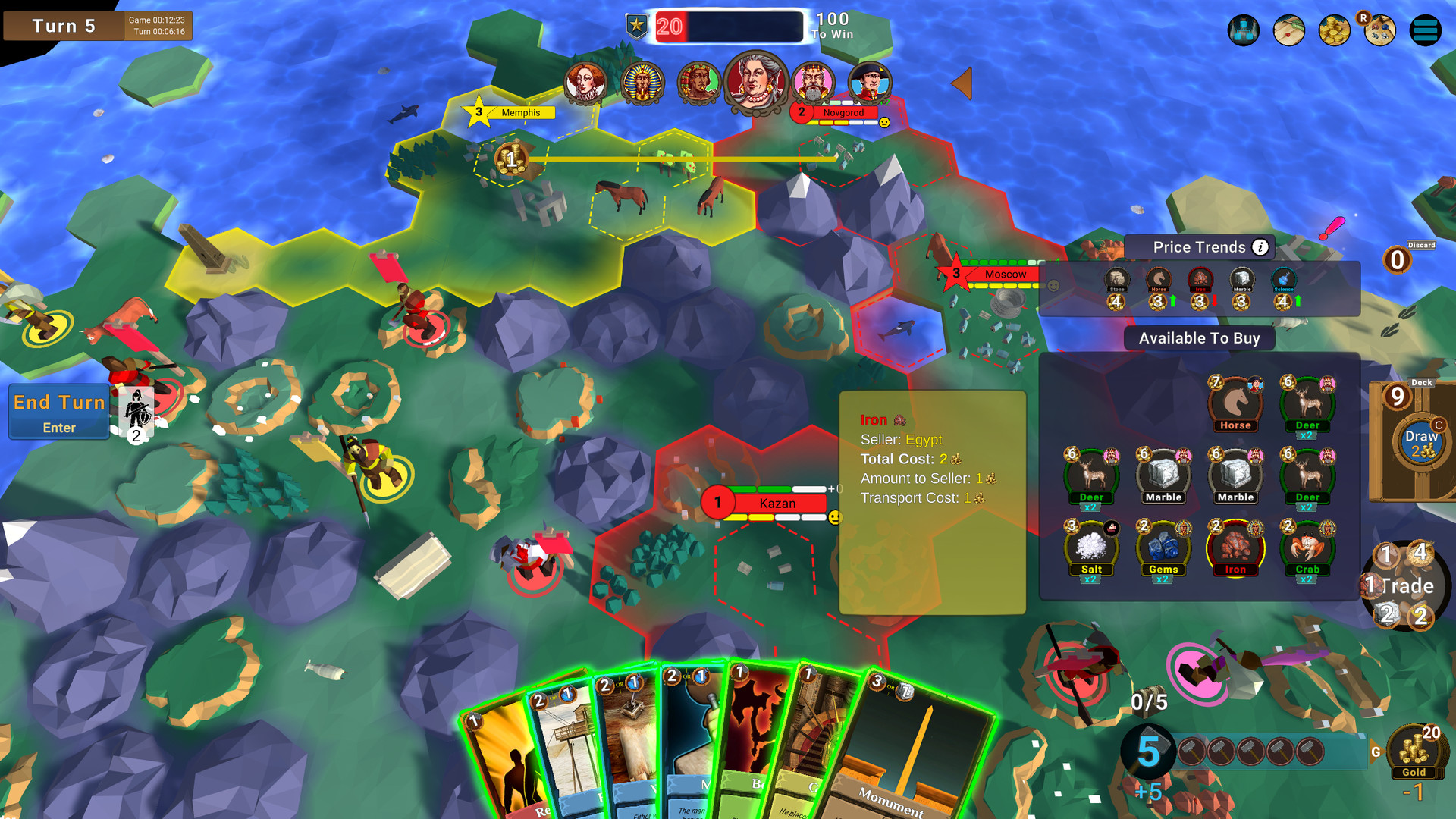Open the hamburger menu
The height and width of the screenshot is (819, 1456).
(1425, 30)
